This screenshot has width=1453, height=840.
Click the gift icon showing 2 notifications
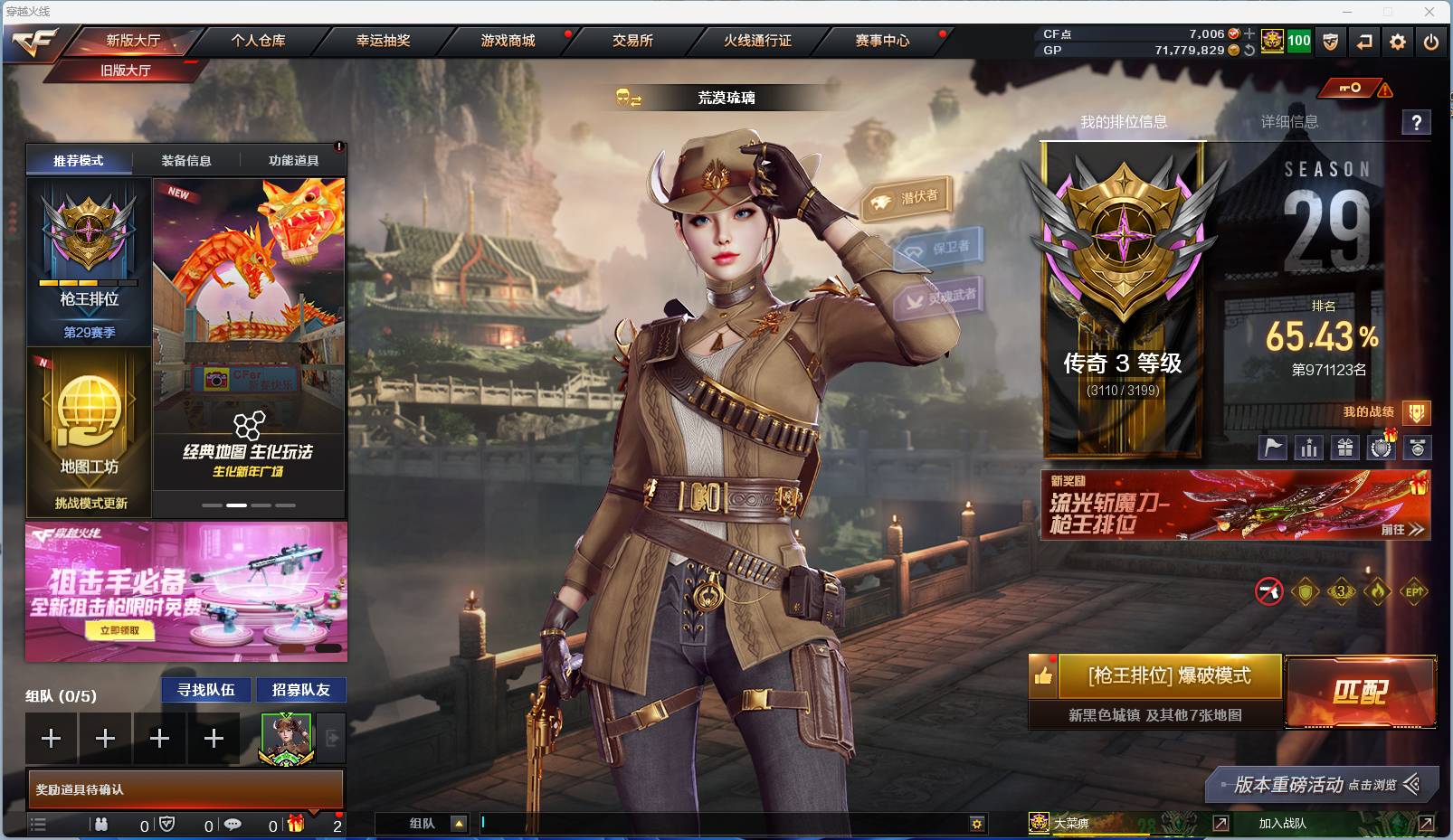(x=295, y=824)
